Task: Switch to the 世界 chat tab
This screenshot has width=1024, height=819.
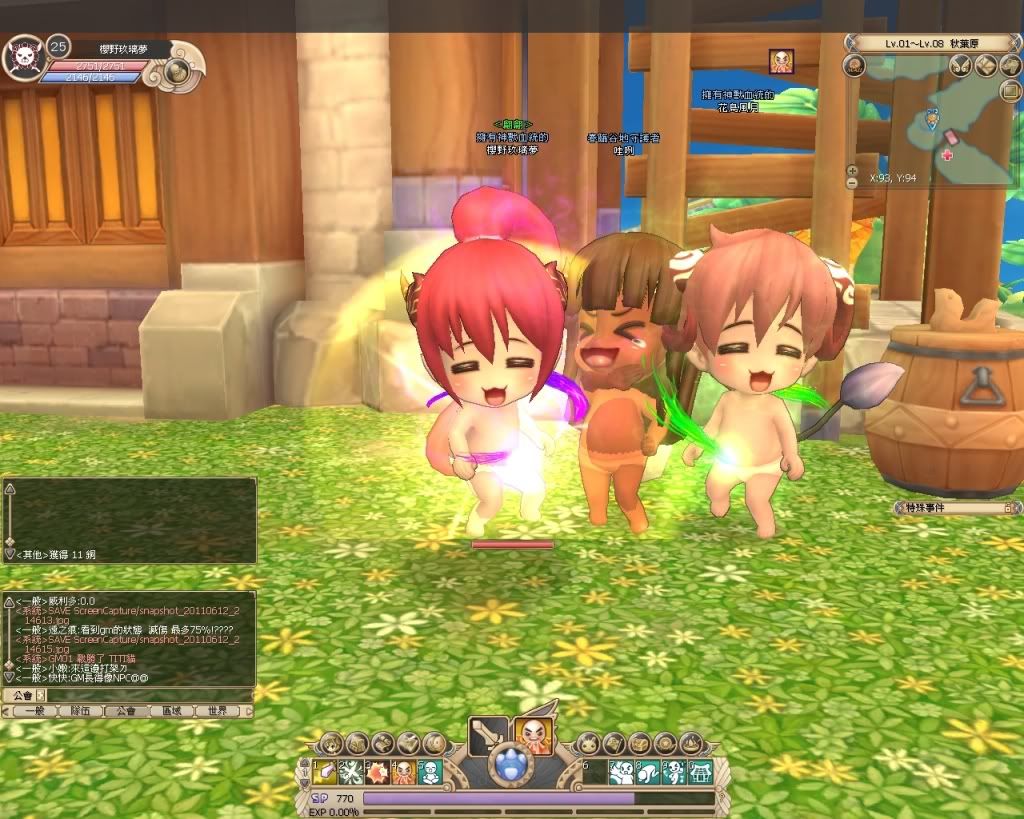Action: 217,711
